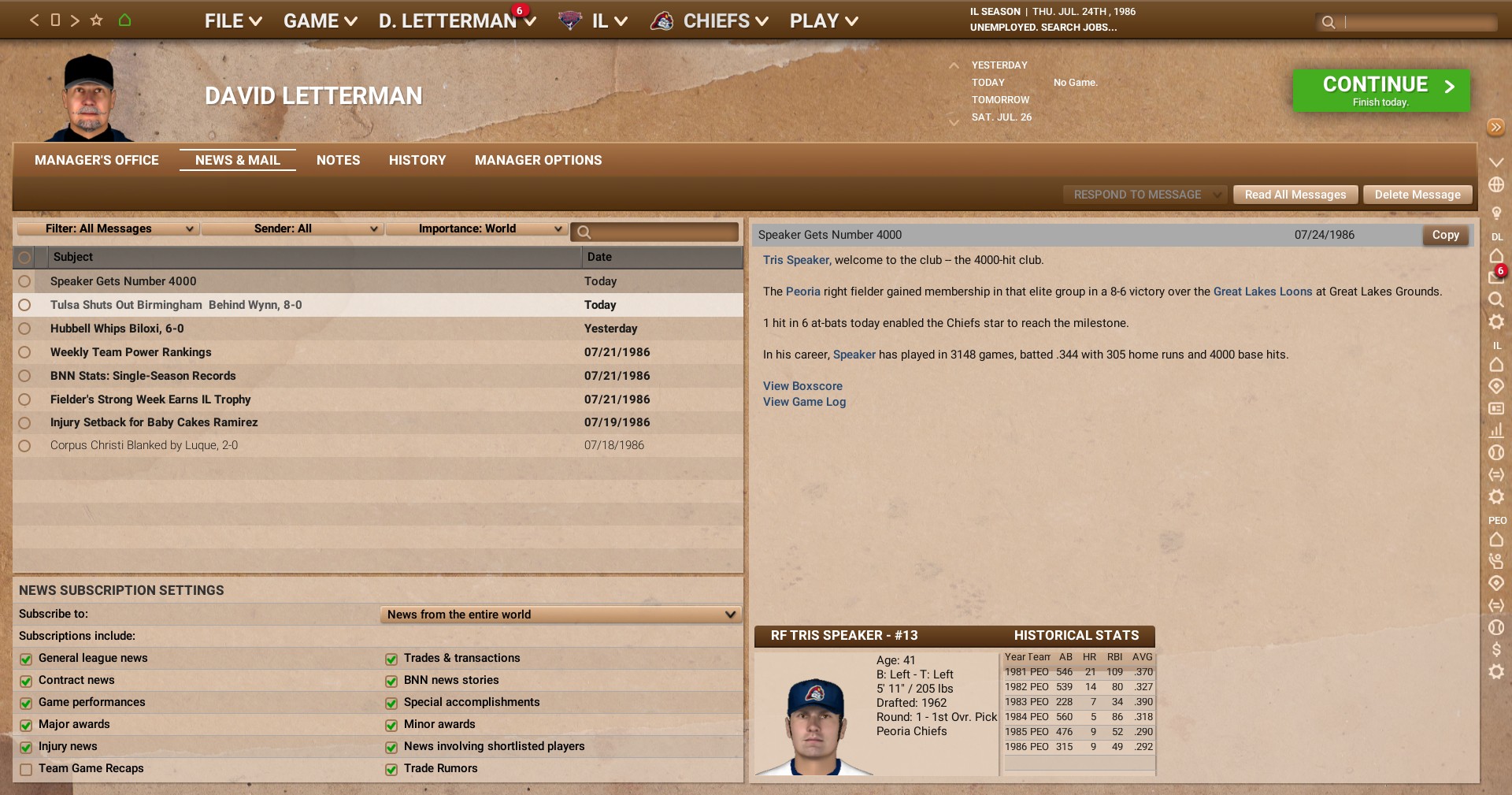Click the Chiefs team logo in the top bar

coord(662,20)
